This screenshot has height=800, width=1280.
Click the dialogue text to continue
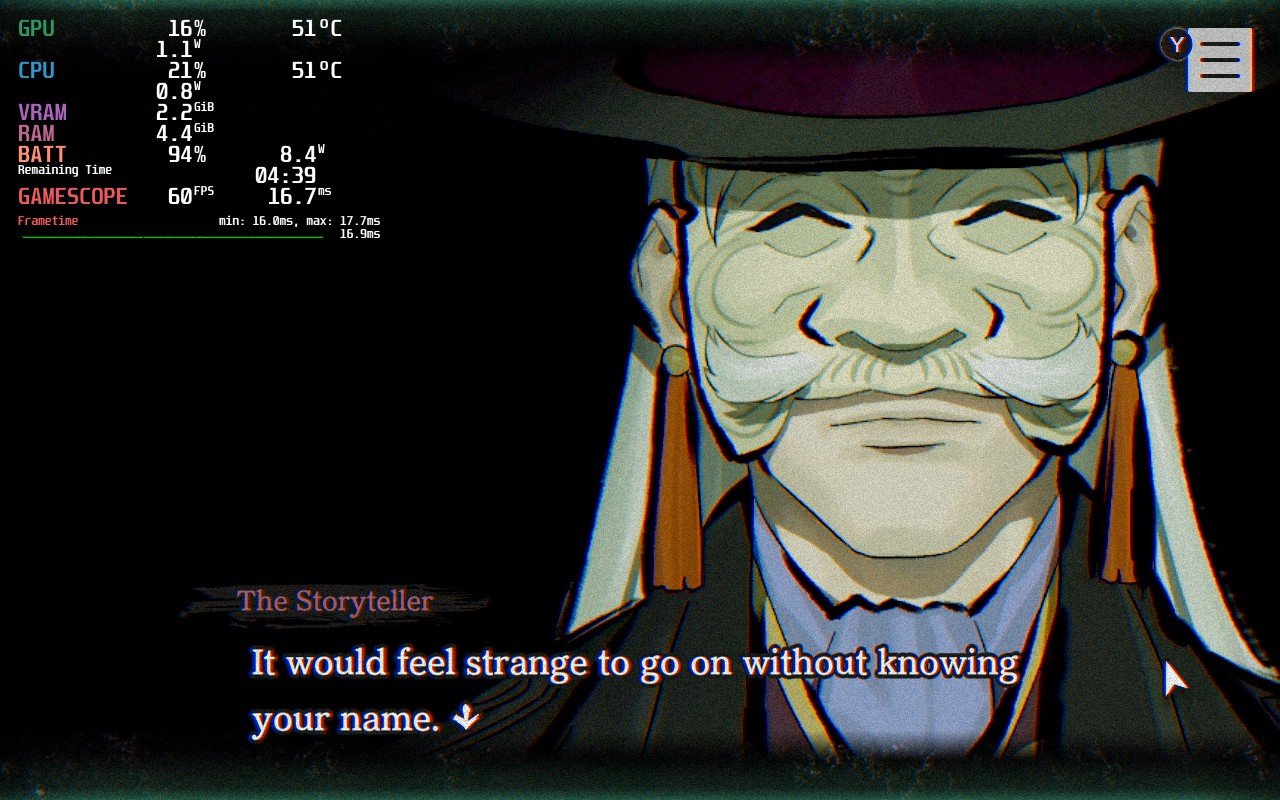coord(630,662)
